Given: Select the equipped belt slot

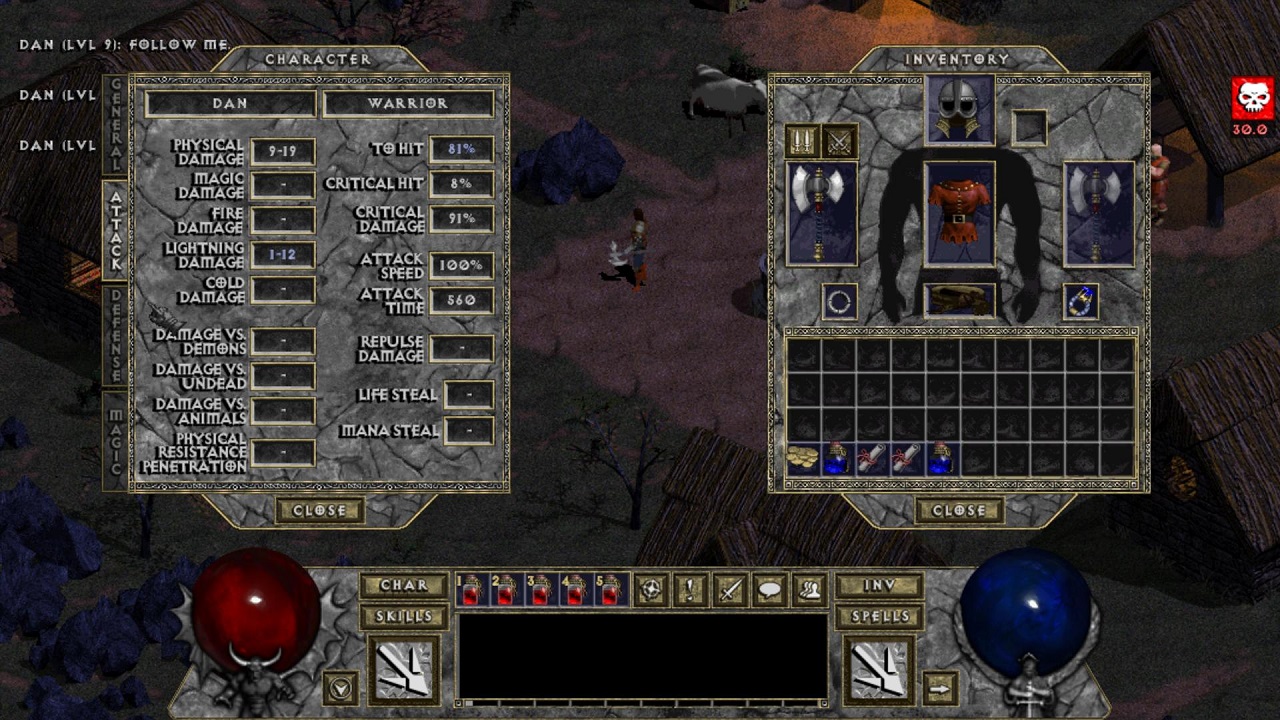Looking at the screenshot, I should click(x=959, y=300).
